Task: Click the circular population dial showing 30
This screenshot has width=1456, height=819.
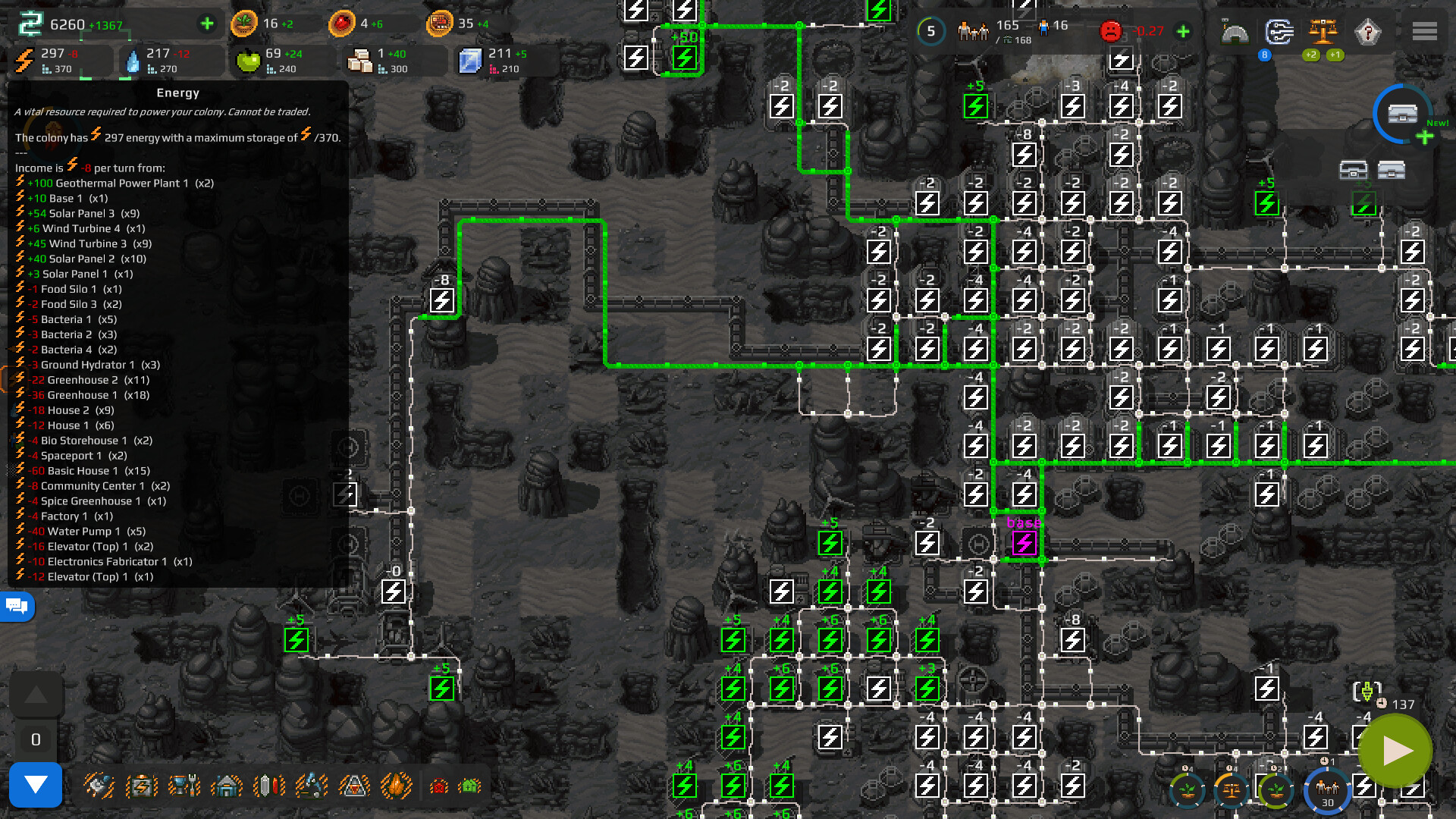Action: coord(1328,791)
